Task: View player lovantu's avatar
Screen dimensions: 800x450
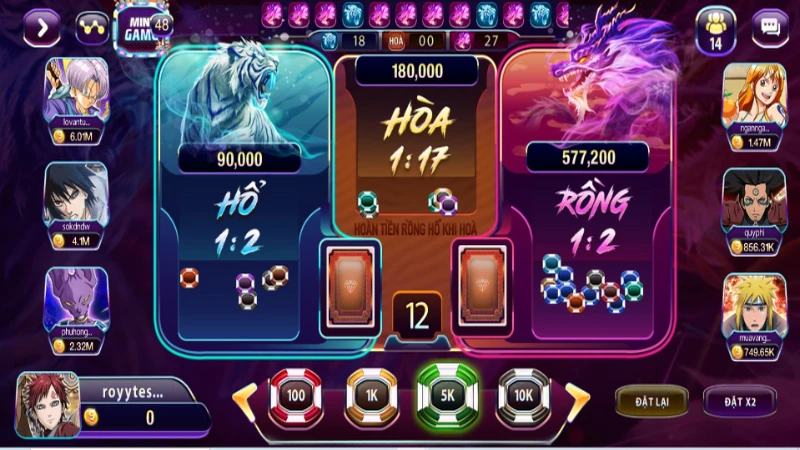Action: [77, 90]
